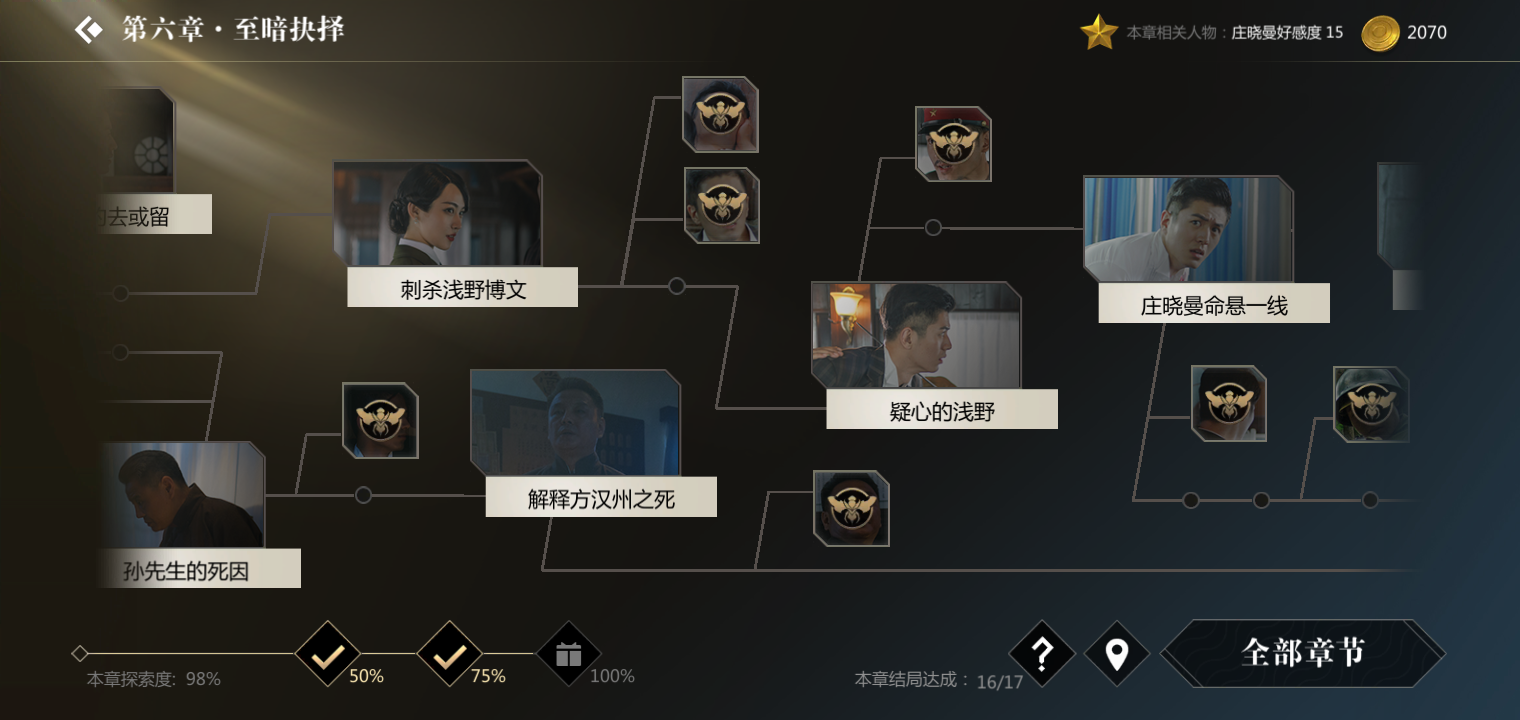Click the location pin icon near 全部章节
Image resolution: width=1520 pixels, height=720 pixels.
pos(1116,655)
